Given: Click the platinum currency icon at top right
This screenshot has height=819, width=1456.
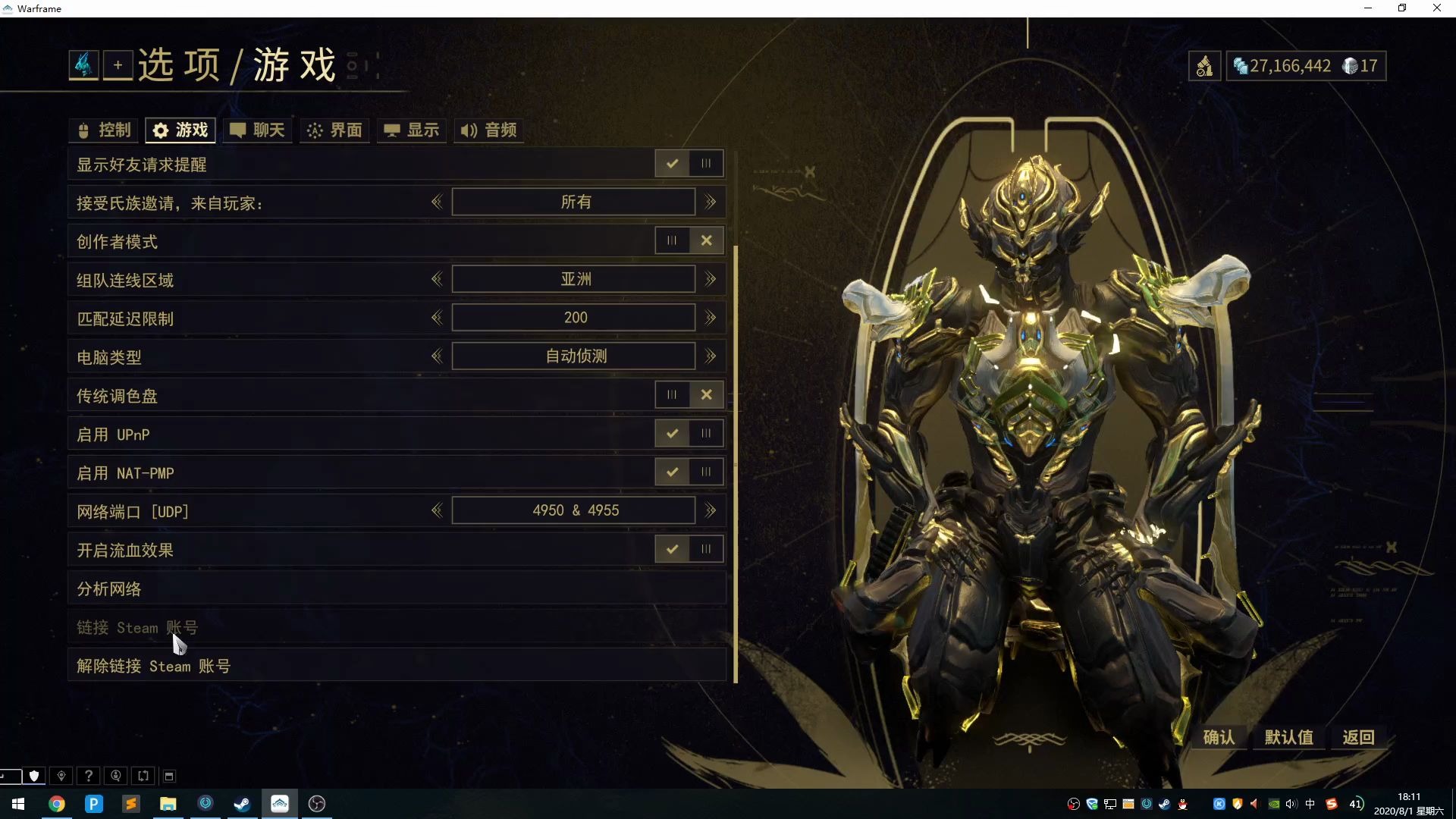Looking at the screenshot, I should [x=1241, y=66].
